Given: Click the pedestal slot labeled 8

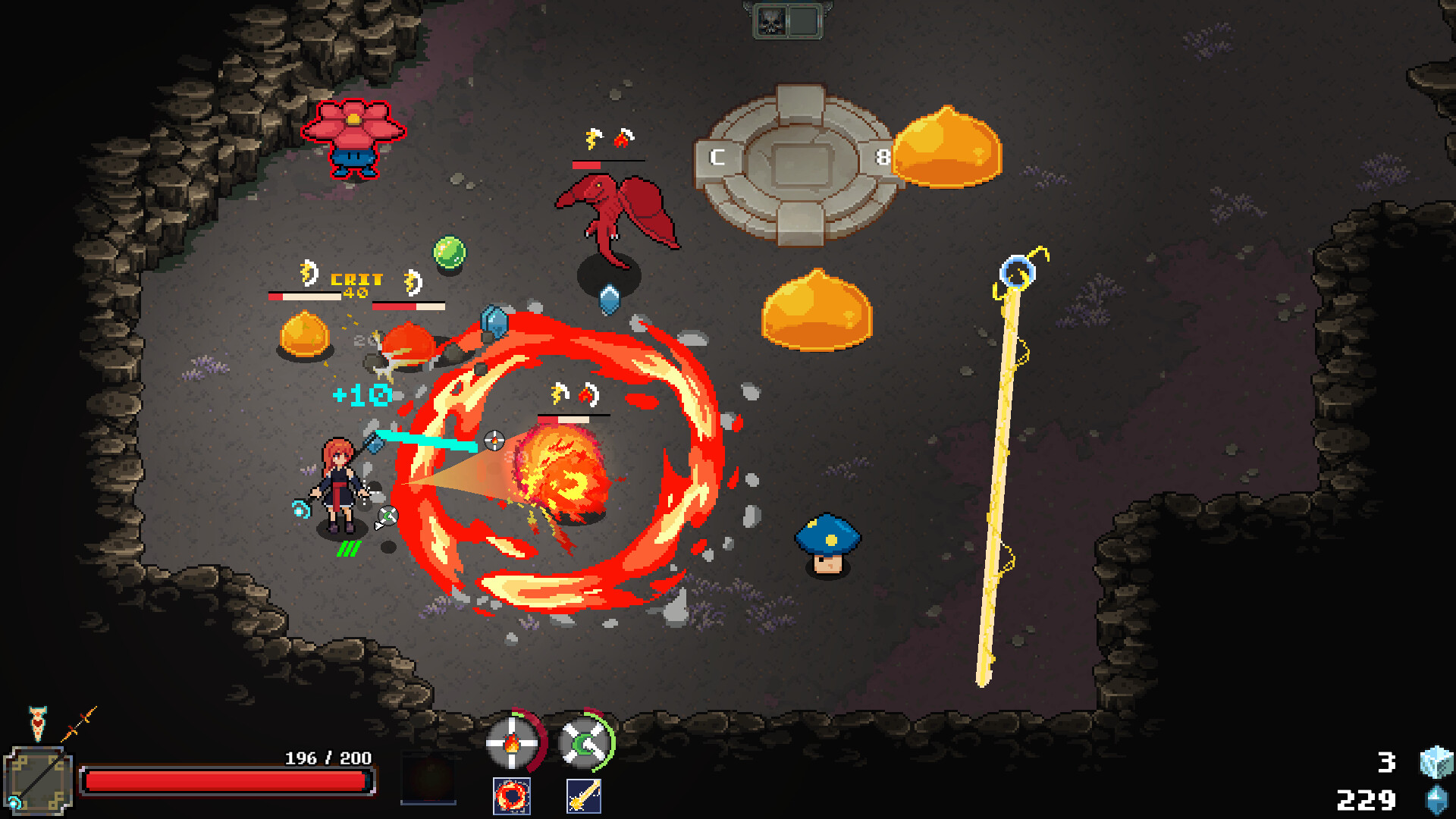Looking at the screenshot, I should pos(883,158).
